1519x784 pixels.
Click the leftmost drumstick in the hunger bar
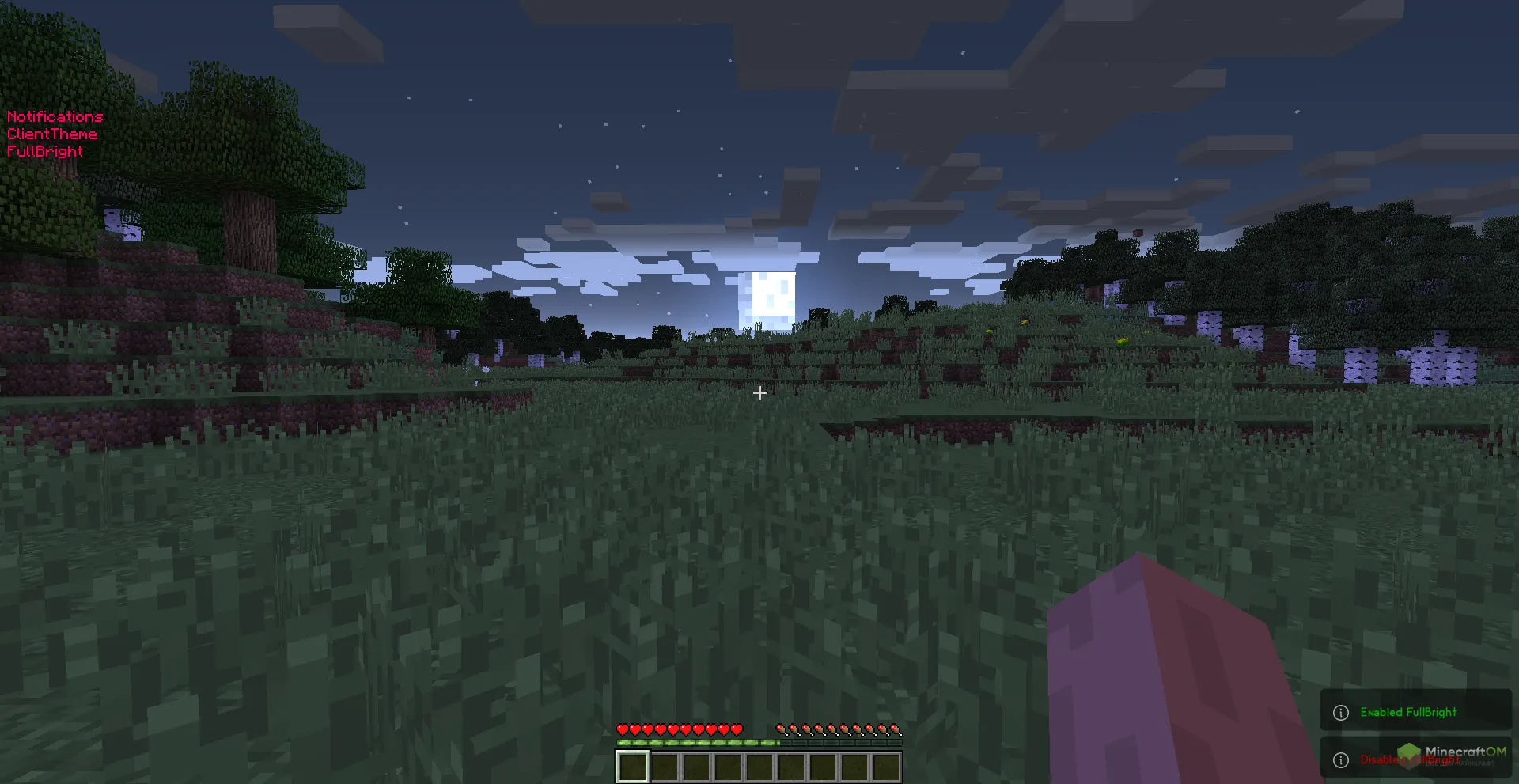(780, 730)
